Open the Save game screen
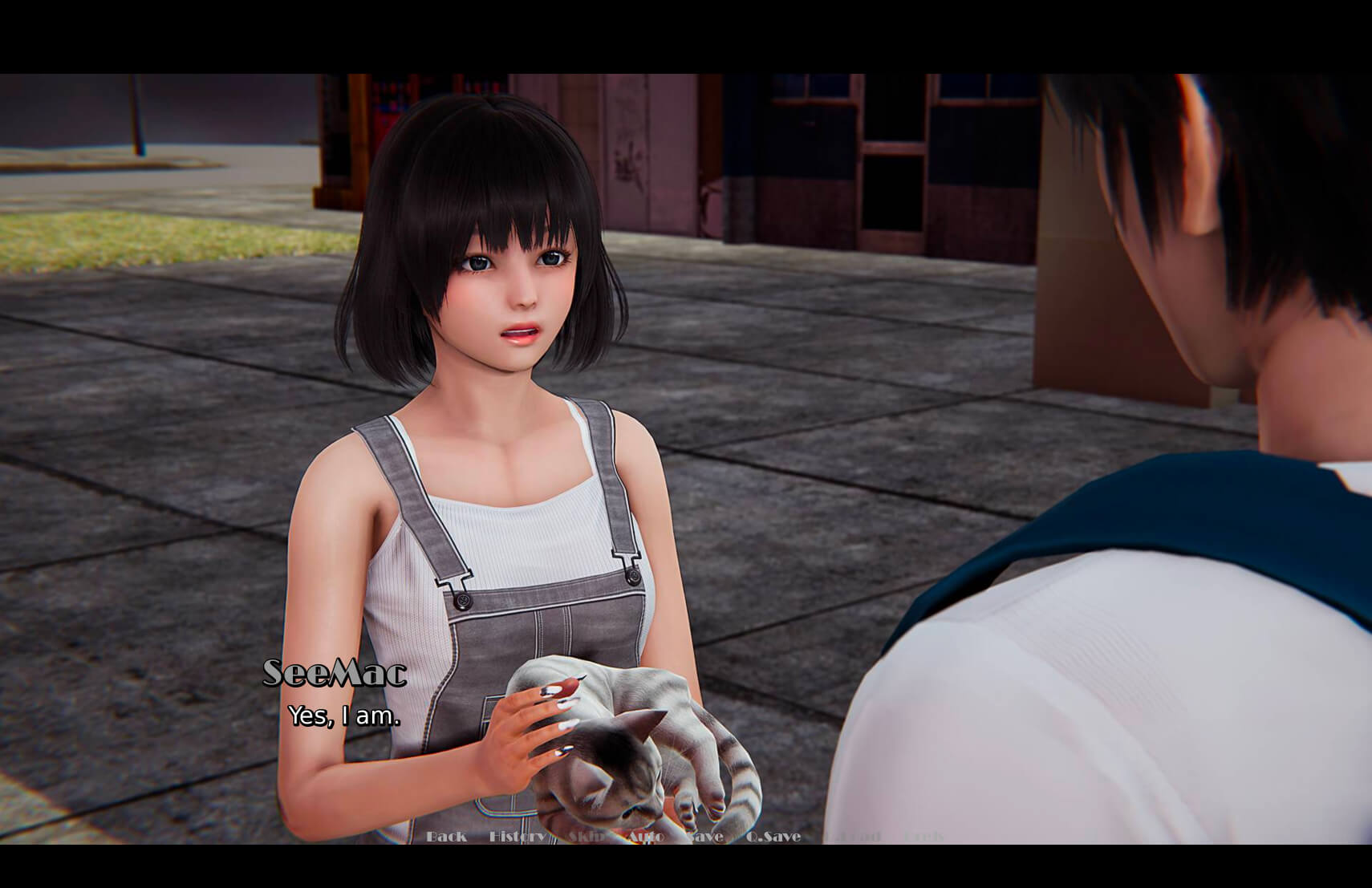This screenshot has height=888, width=1372. [705, 837]
